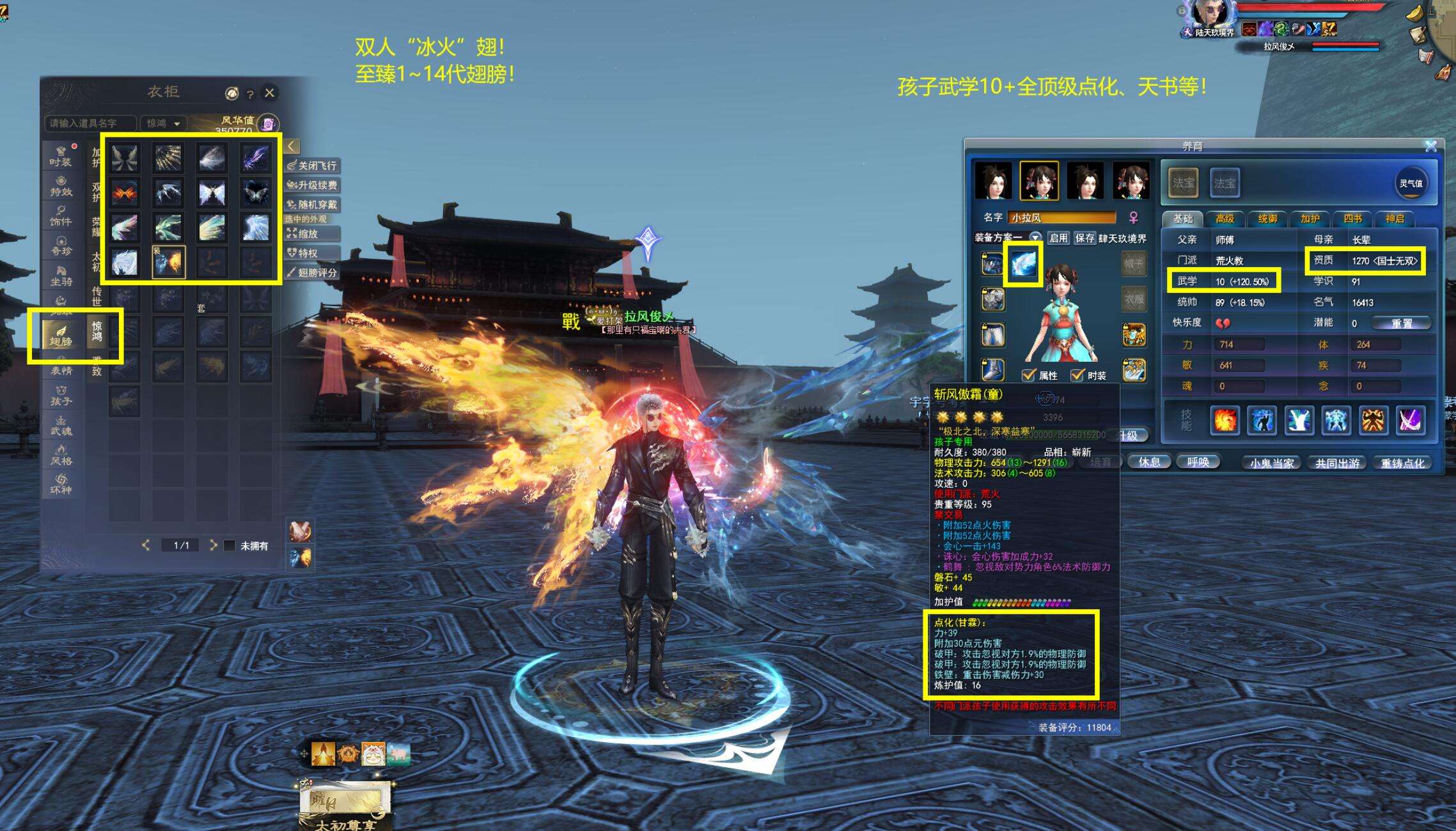Select the fire skill icon in 技能 row

pos(1225,421)
